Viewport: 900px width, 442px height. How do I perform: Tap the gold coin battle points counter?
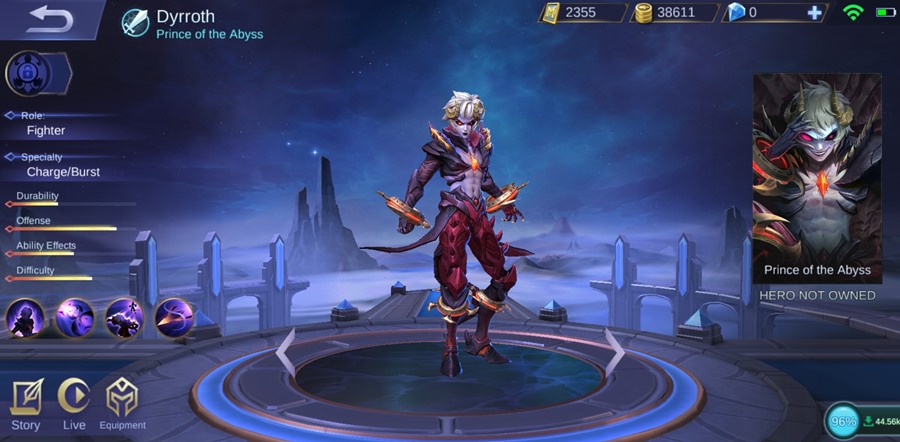click(x=674, y=13)
